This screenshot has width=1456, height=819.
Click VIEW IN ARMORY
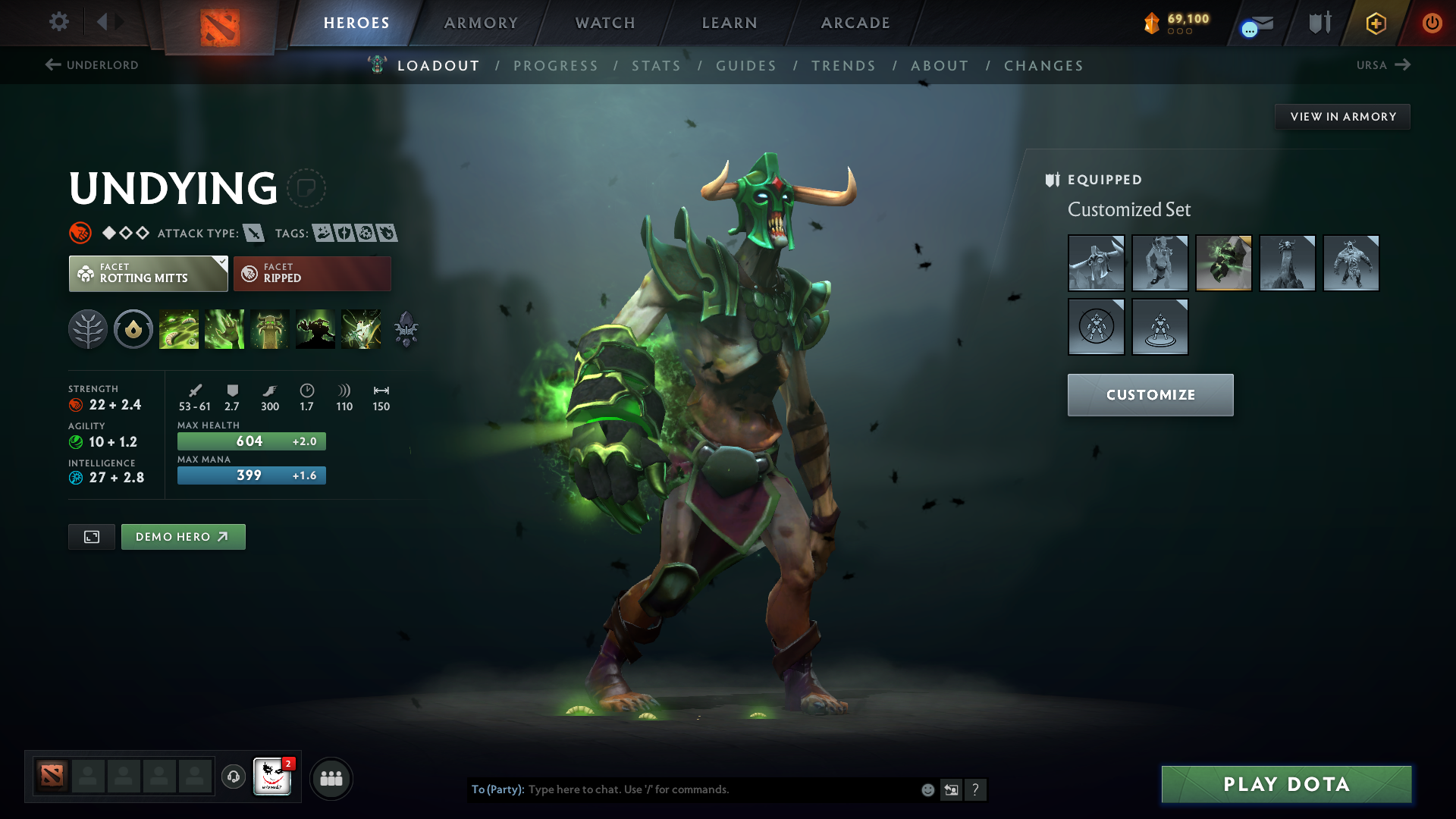coord(1342,116)
